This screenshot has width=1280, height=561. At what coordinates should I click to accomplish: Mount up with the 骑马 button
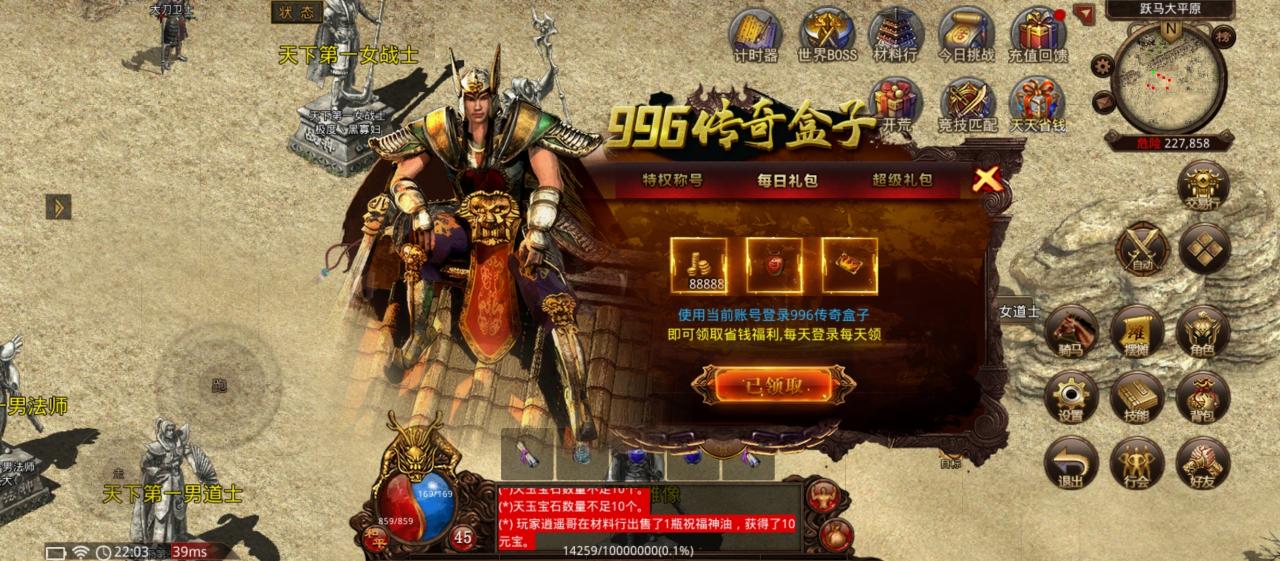coord(1071,332)
